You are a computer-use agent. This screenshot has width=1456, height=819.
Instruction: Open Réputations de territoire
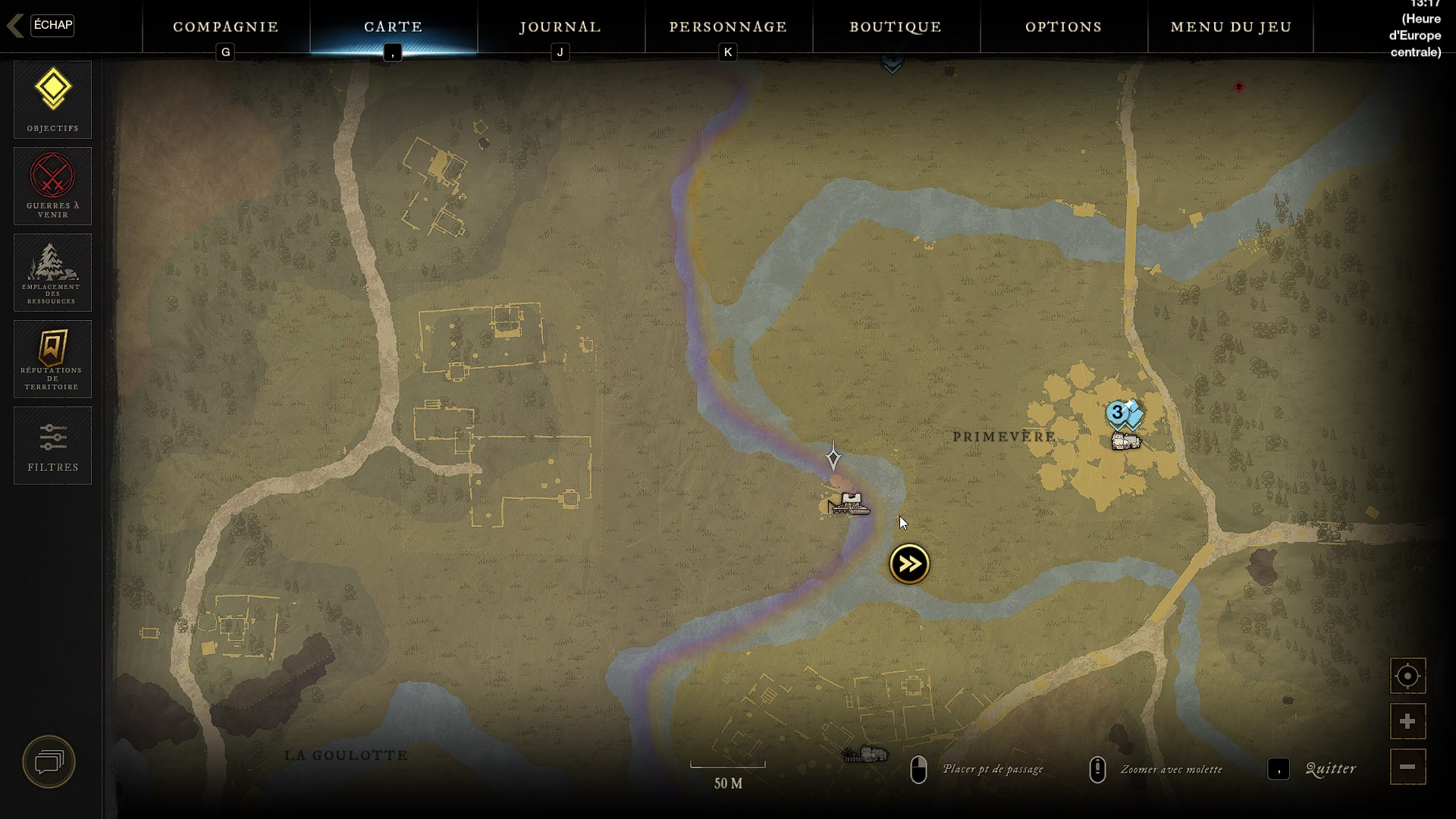[52, 359]
